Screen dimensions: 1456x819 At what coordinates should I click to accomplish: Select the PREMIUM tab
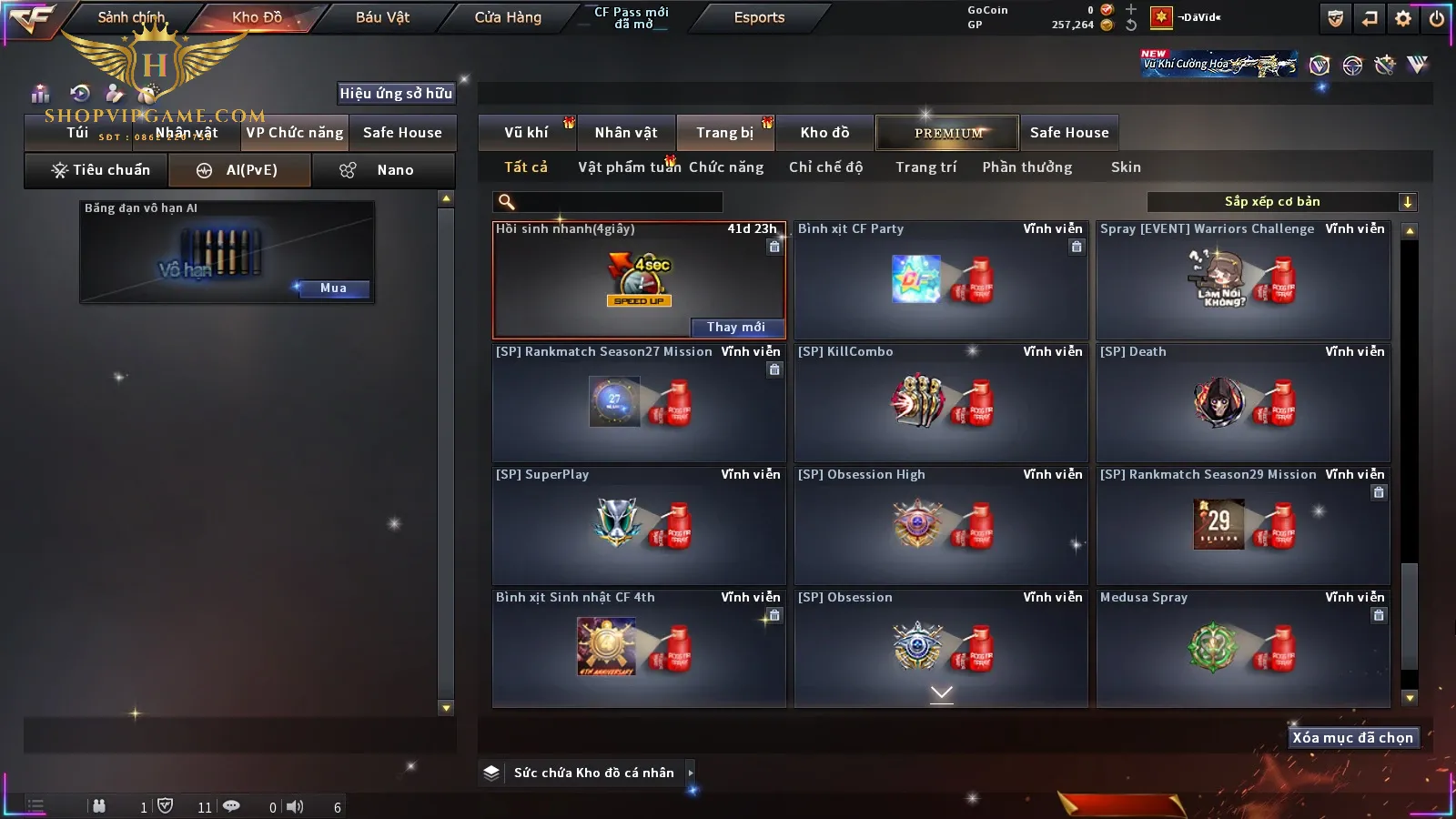click(x=948, y=133)
